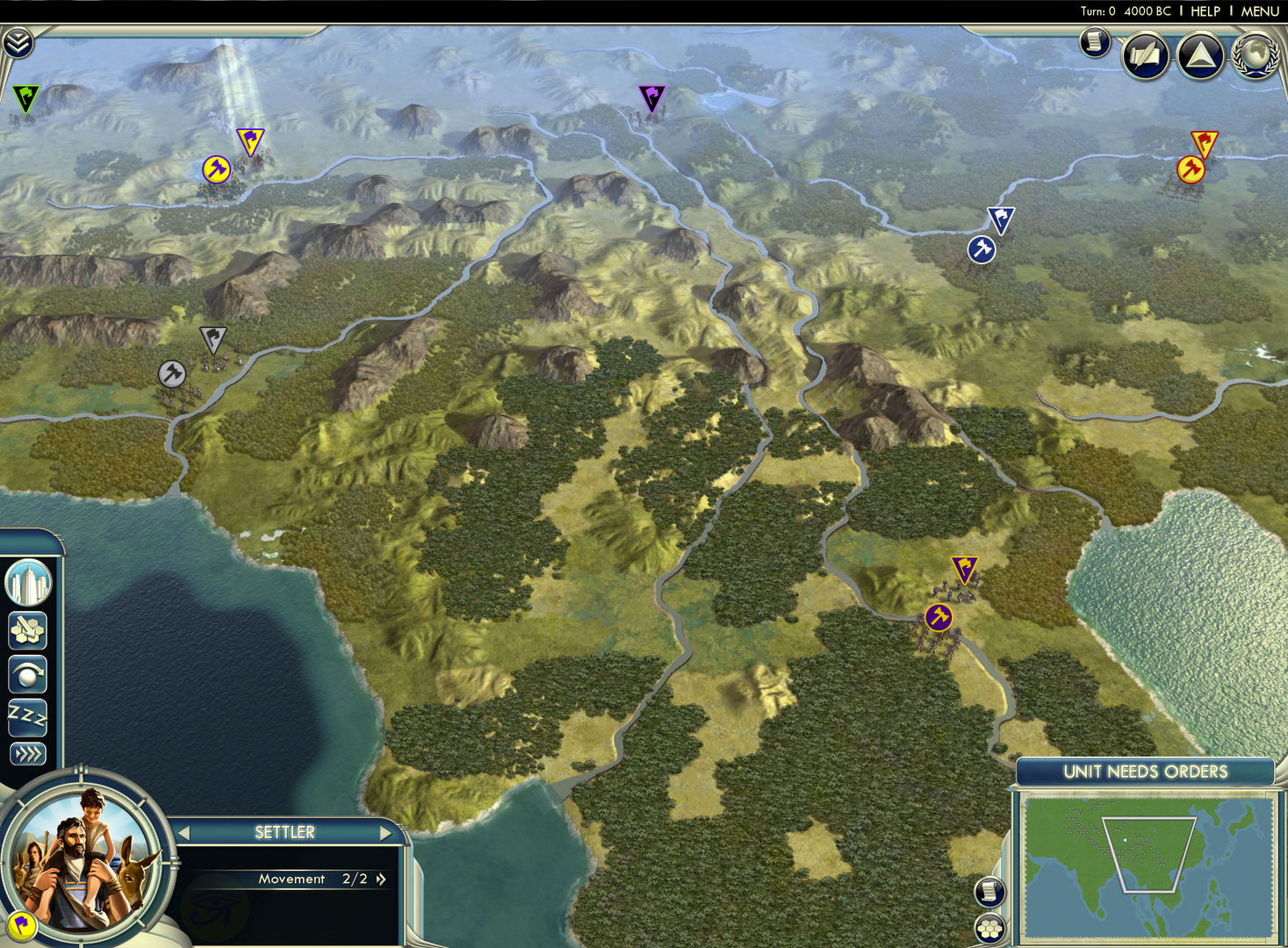Click the automate explore arrow icon
Image resolution: width=1288 pixels, height=948 pixels.
(x=27, y=673)
